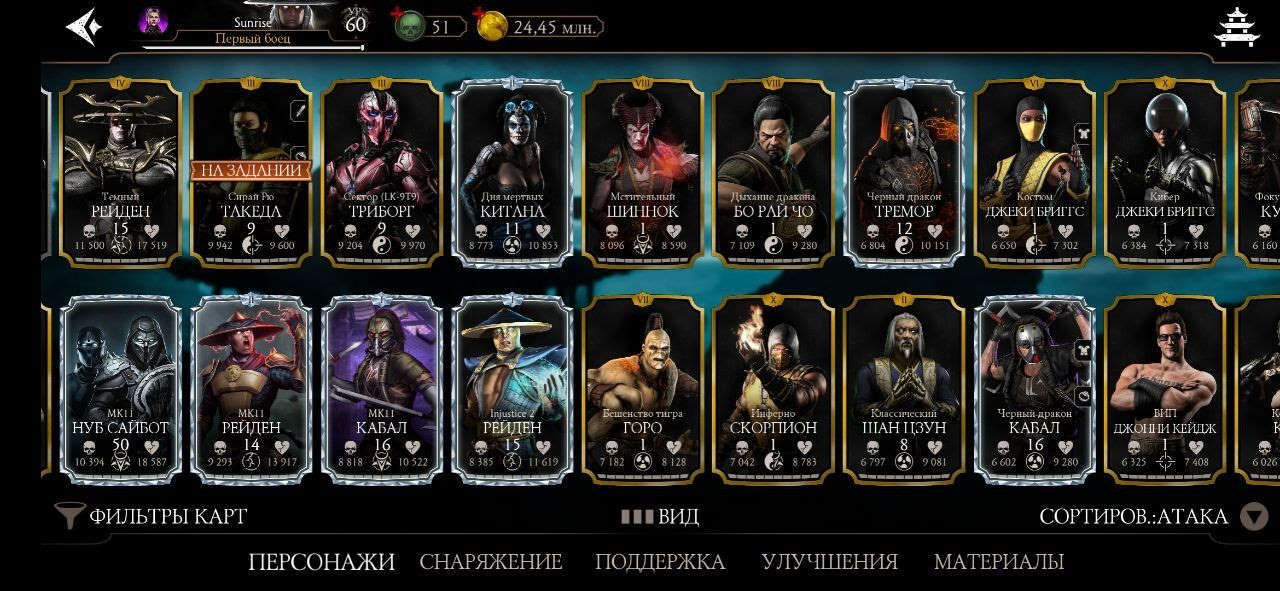Switch to the Снаряжение tab
Screen dimensions: 1280x591
[x=491, y=562]
